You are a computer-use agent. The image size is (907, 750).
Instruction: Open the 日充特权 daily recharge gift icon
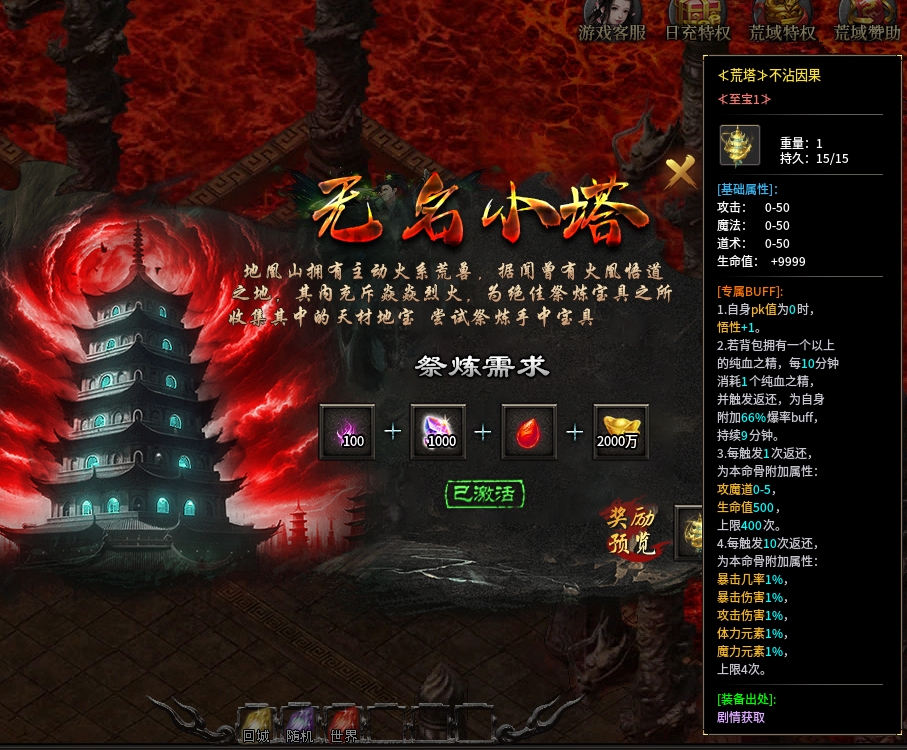click(697, 17)
